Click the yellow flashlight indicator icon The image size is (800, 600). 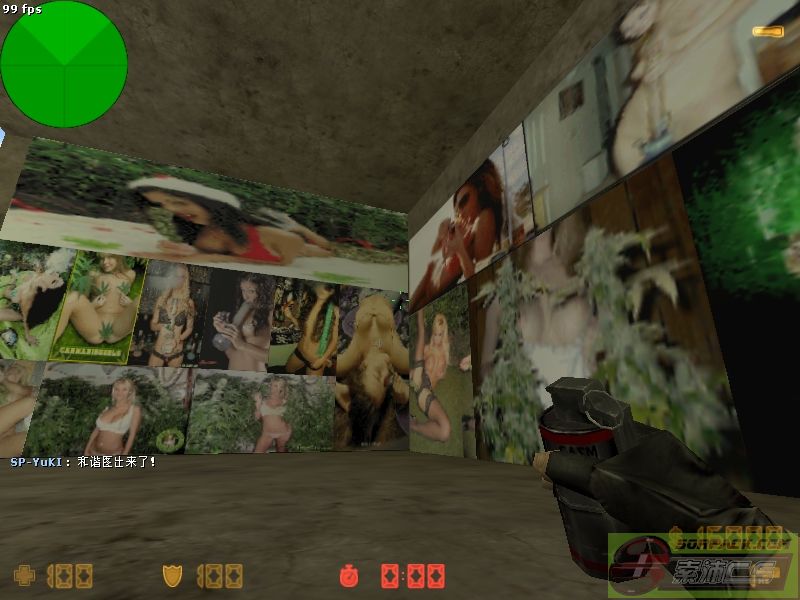click(x=767, y=32)
